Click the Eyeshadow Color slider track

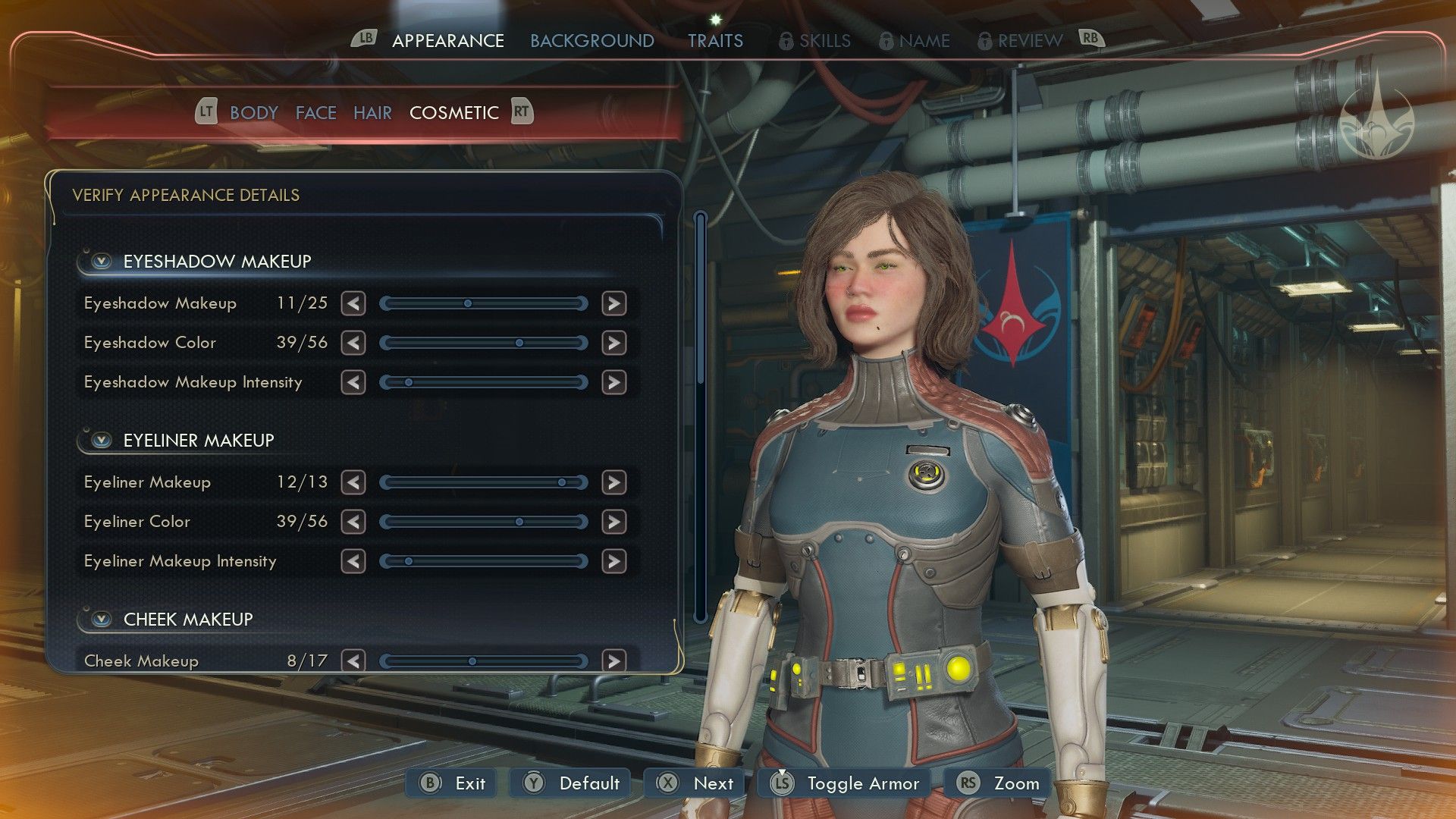coord(483,344)
